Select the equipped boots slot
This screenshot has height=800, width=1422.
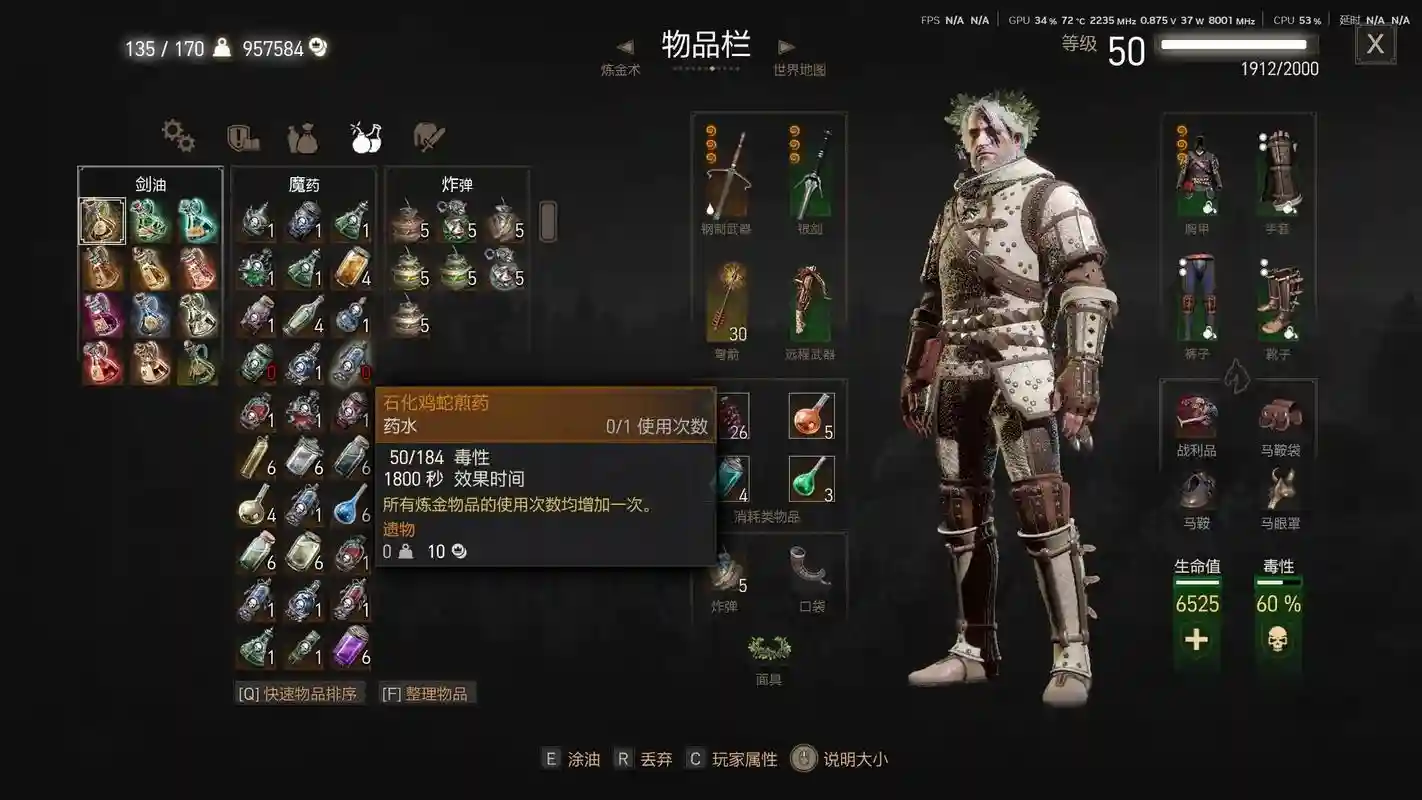[1280, 300]
